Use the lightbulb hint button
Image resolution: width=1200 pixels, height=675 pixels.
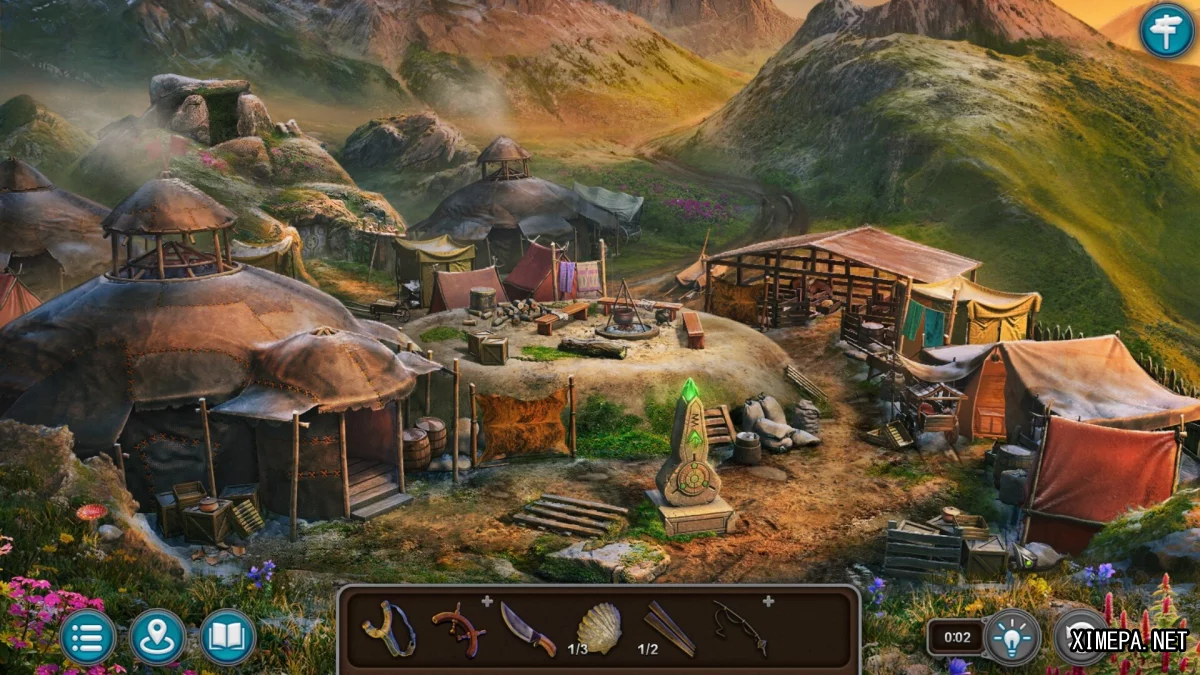1012,637
